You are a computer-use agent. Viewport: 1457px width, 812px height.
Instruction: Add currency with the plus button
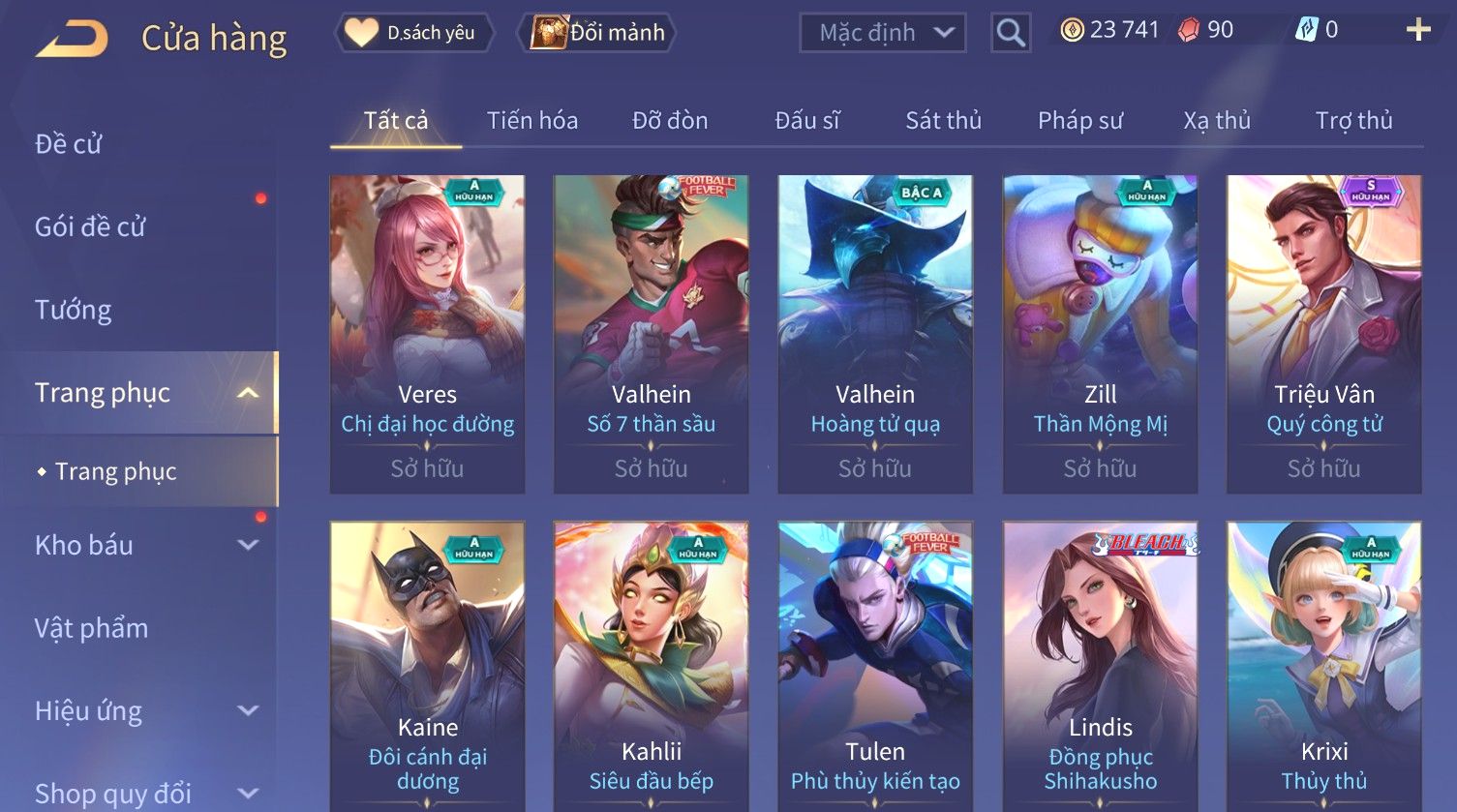click(1418, 30)
